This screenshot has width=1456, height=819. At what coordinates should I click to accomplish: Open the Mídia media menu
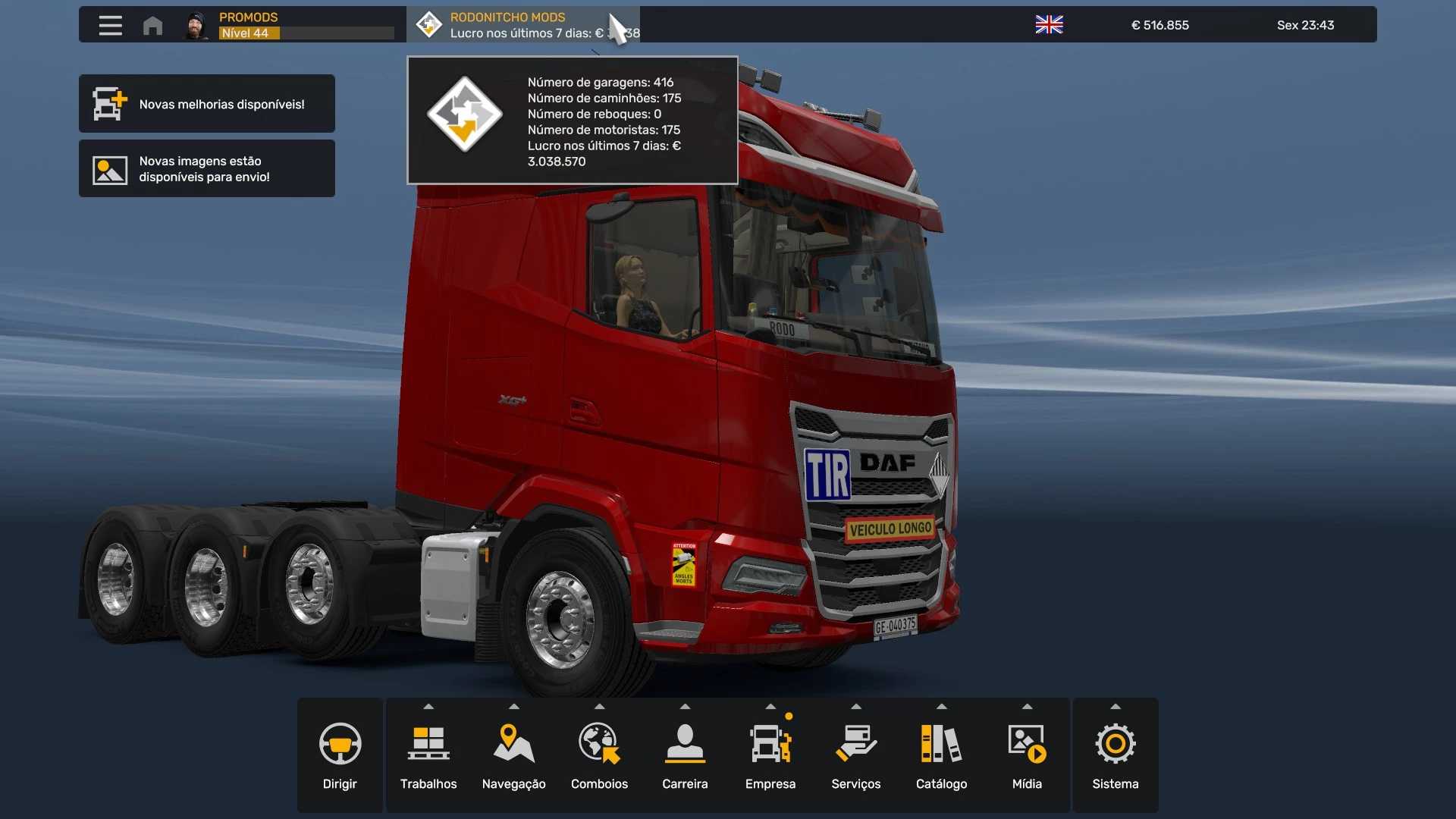(x=1027, y=755)
